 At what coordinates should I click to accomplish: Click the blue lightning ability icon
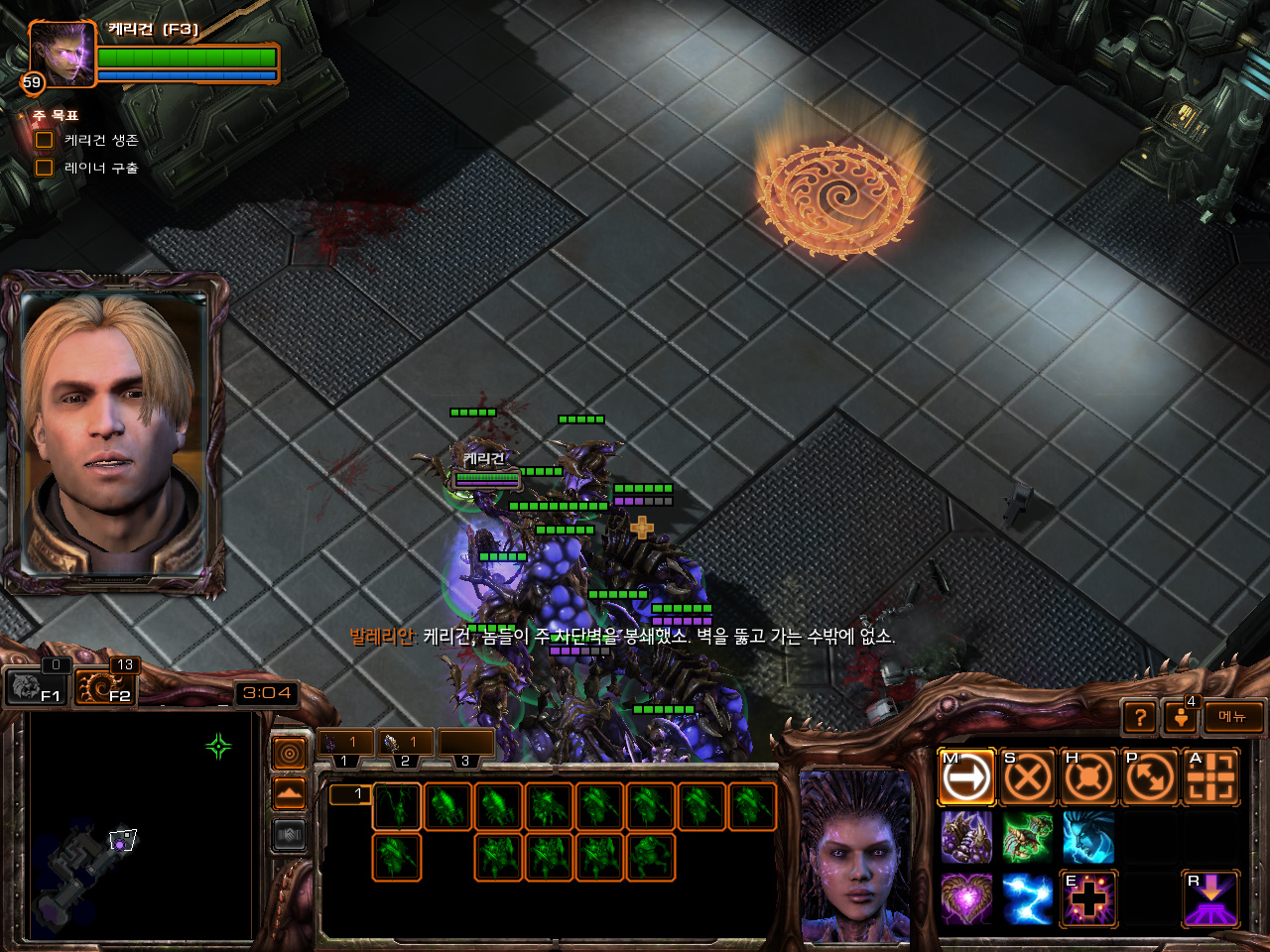pyautogui.click(x=1027, y=898)
